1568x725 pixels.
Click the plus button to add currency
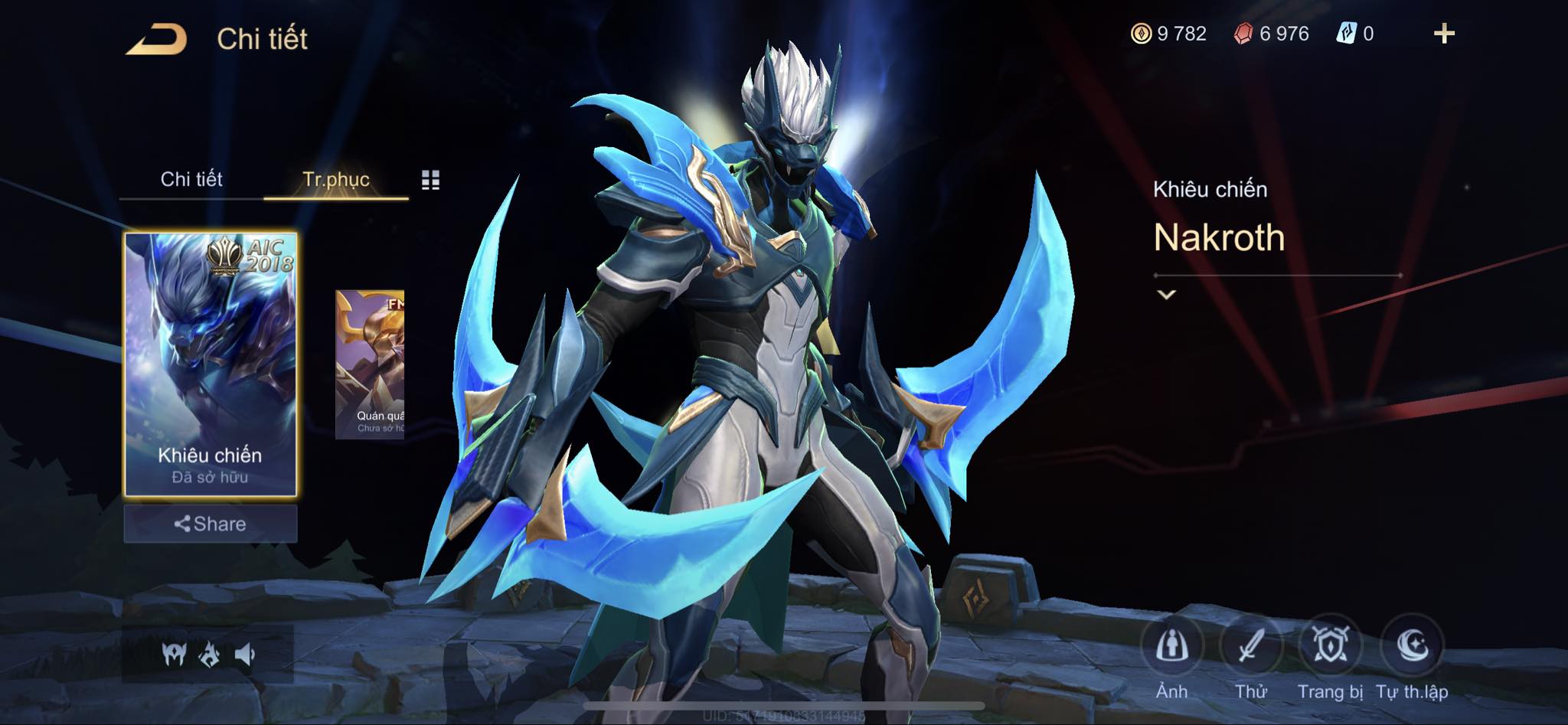[x=1443, y=34]
